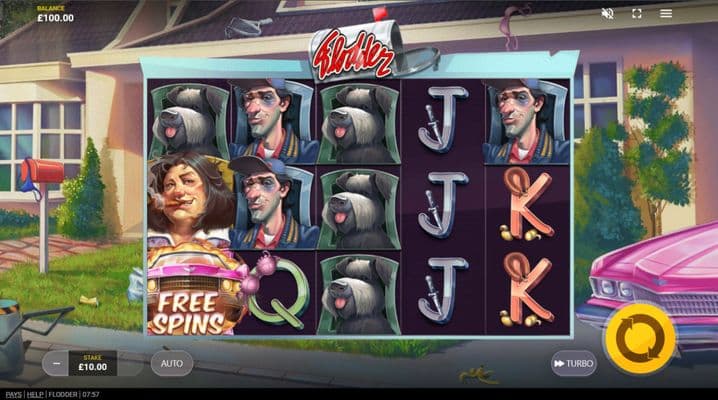The width and height of the screenshot is (718, 400).
Task: Open the hamburger menu
Action: click(x=666, y=14)
